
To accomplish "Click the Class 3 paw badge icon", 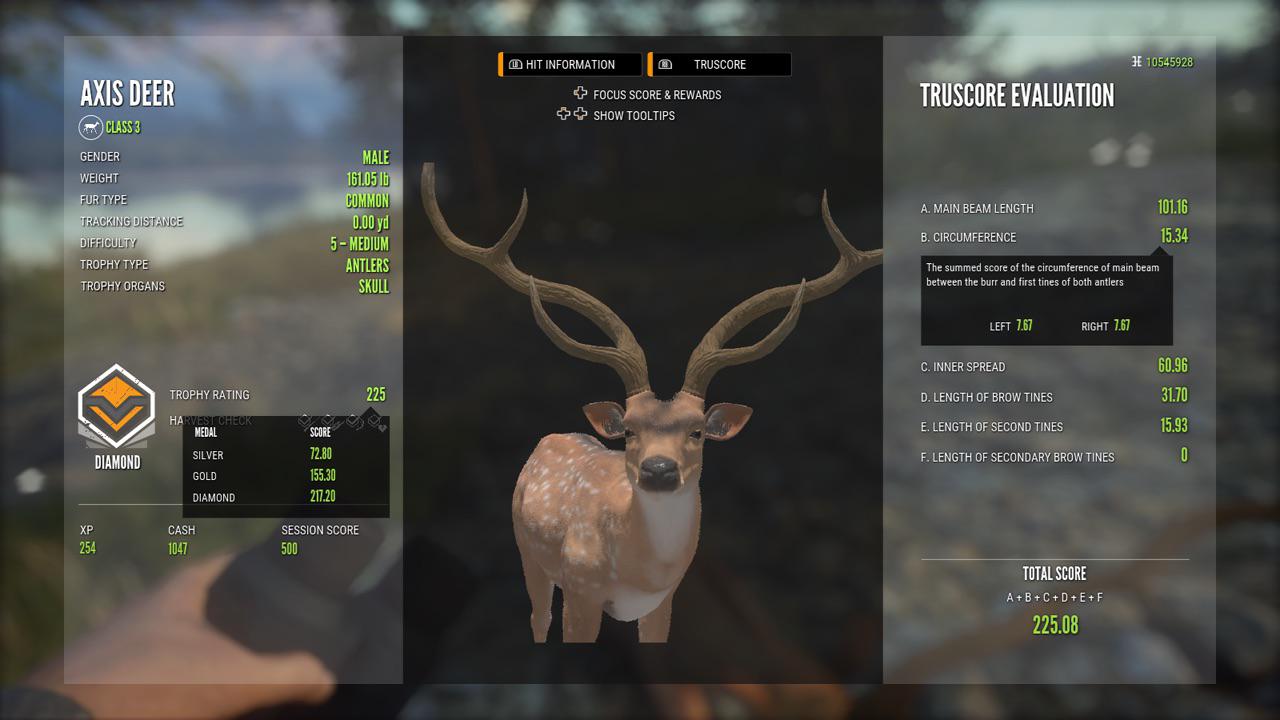I will [x=89, y=127].
